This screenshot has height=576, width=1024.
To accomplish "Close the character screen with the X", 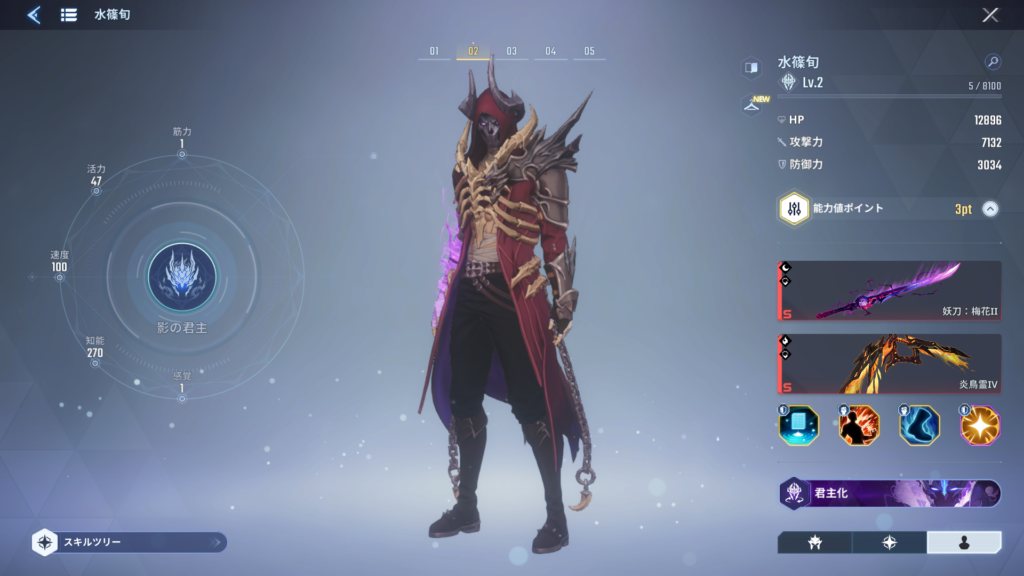I will [990, 15].
